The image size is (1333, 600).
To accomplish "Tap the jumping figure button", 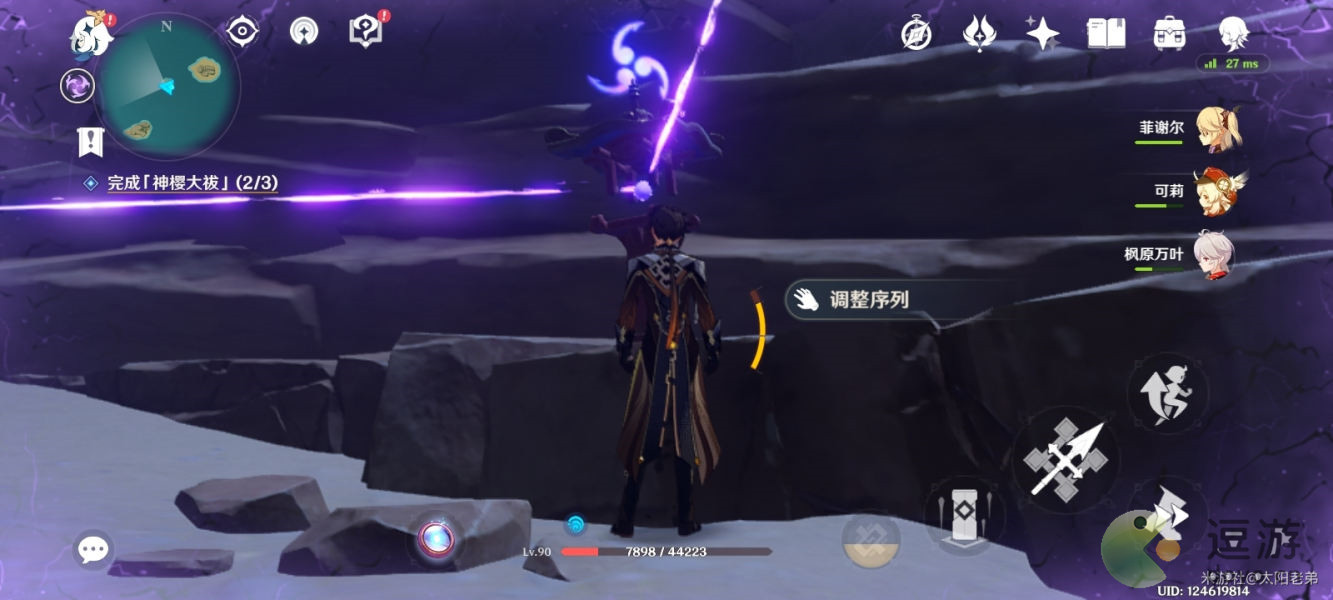I will point(1167,393).
